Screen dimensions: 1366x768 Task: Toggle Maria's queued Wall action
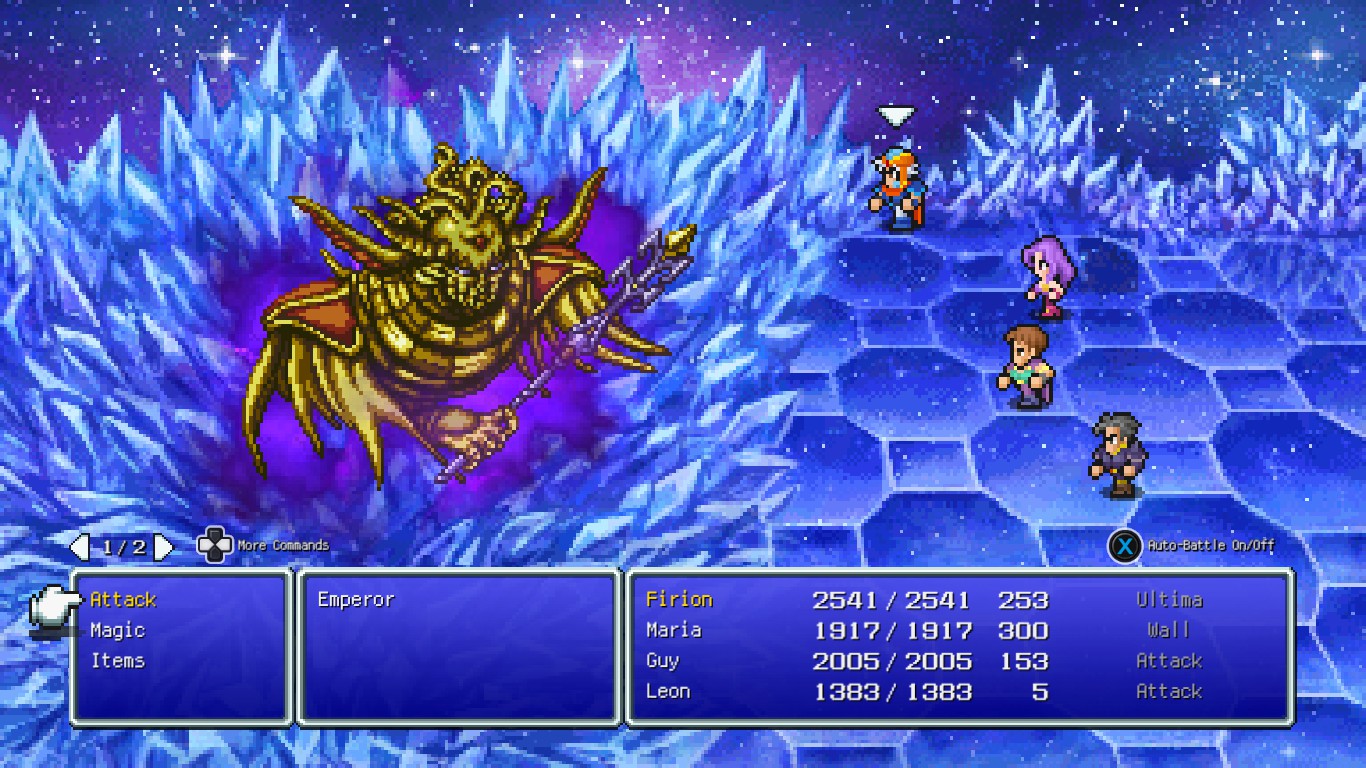point(1166,630)
